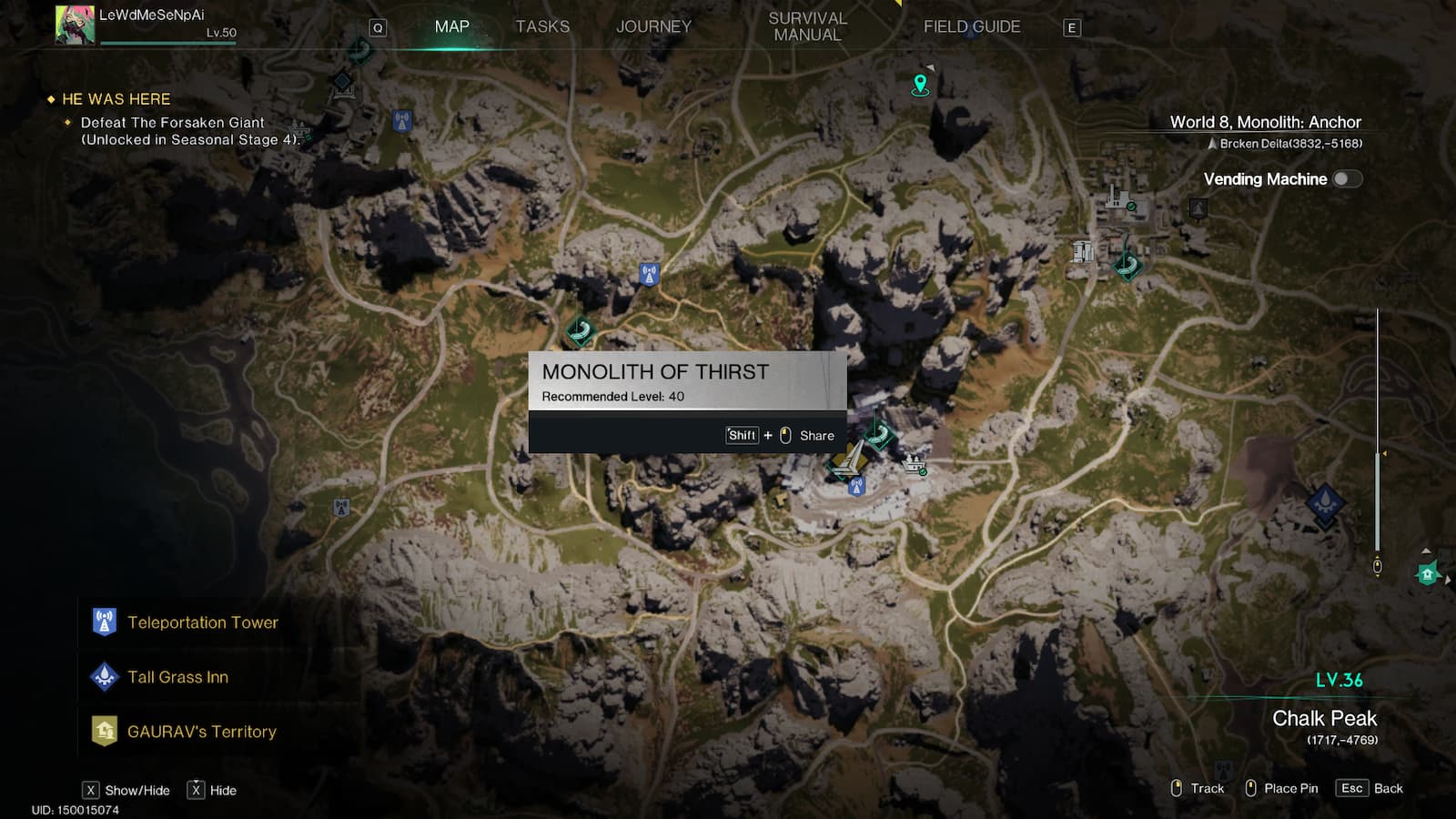Viewport: 1456px width, 819px height.
Task: Click the green home base marker
Action: coord(1427,574)
